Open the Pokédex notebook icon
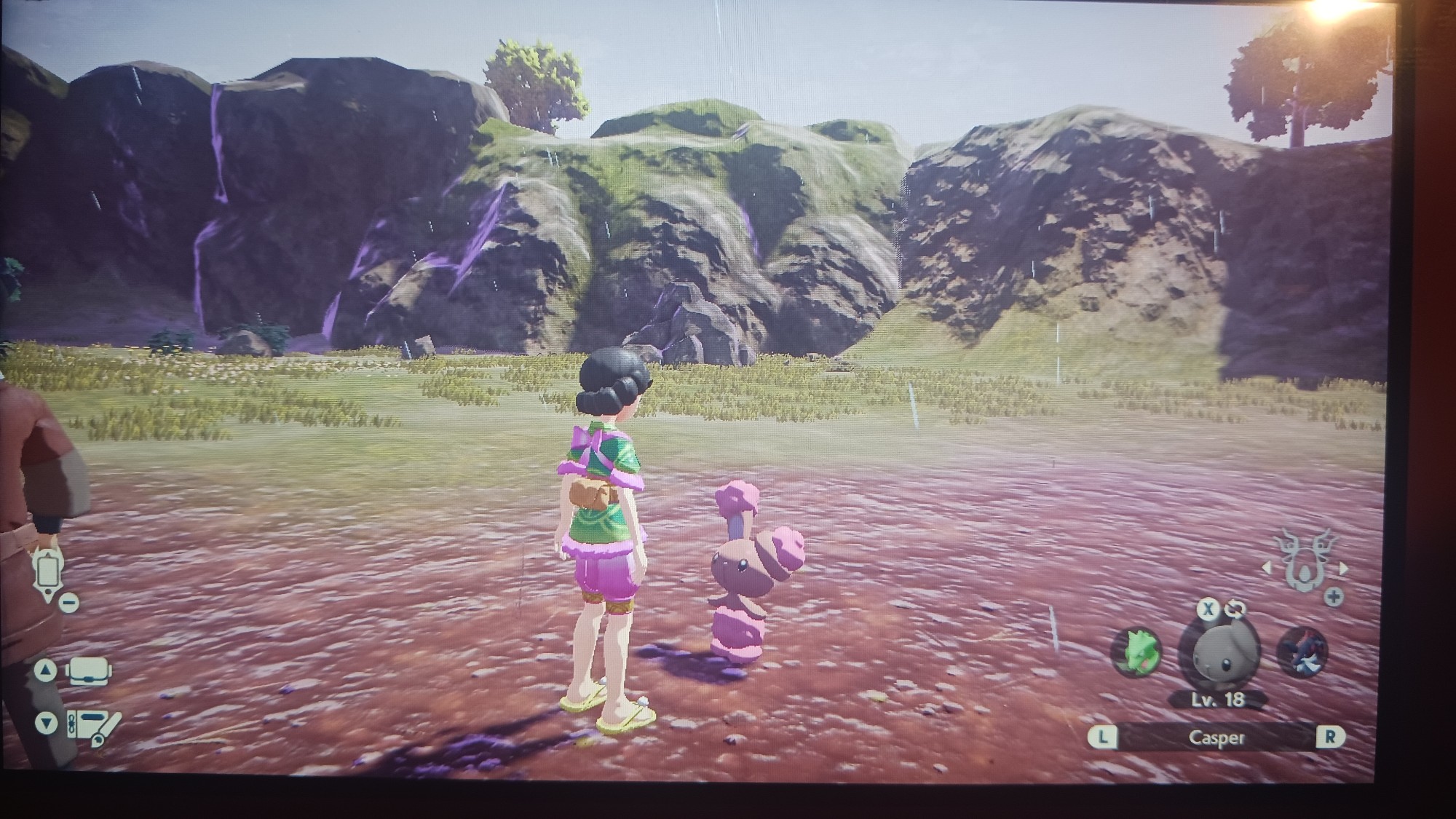Image resolution: width=1456 pixels, height=819 pixels. click(93, 725)
